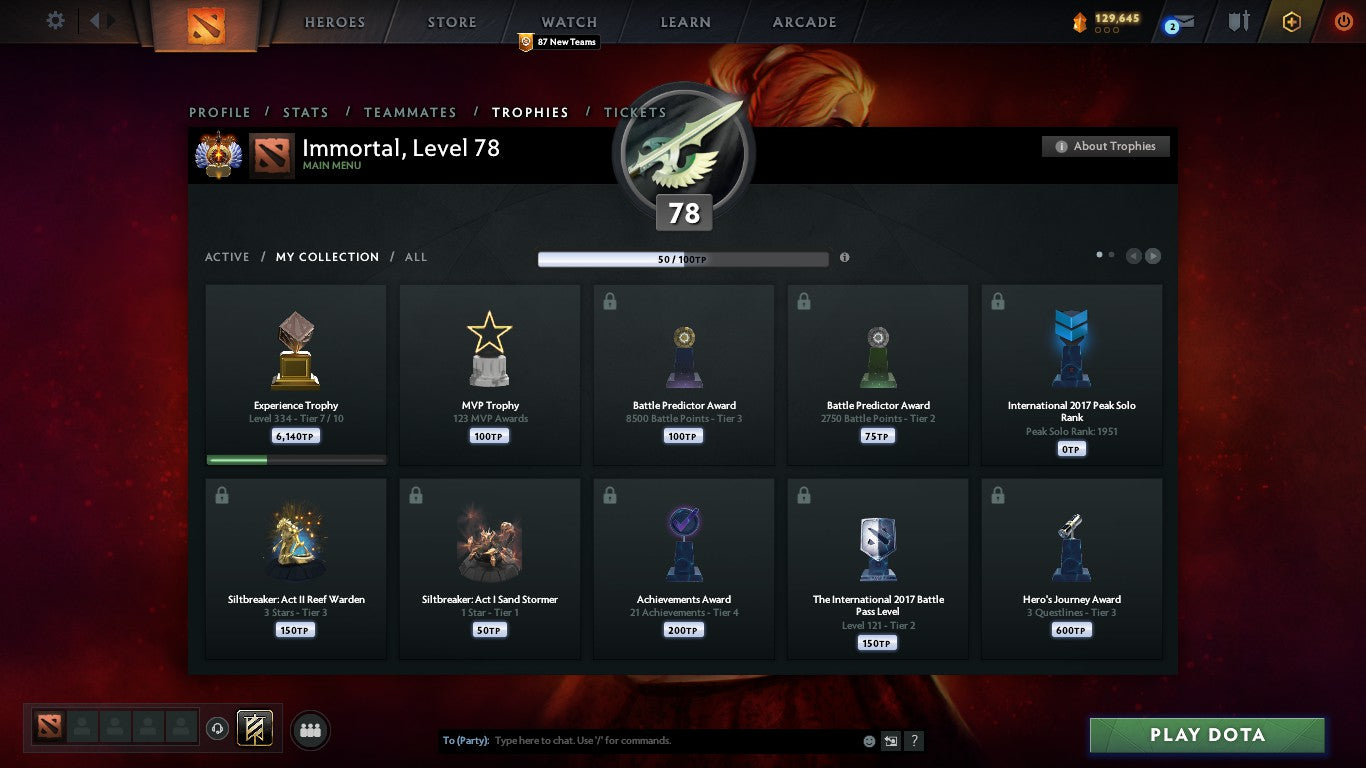The height and width of the screenshot is (768, 1366).
Task: Open the Stats profile section
Action: [306, 112]
